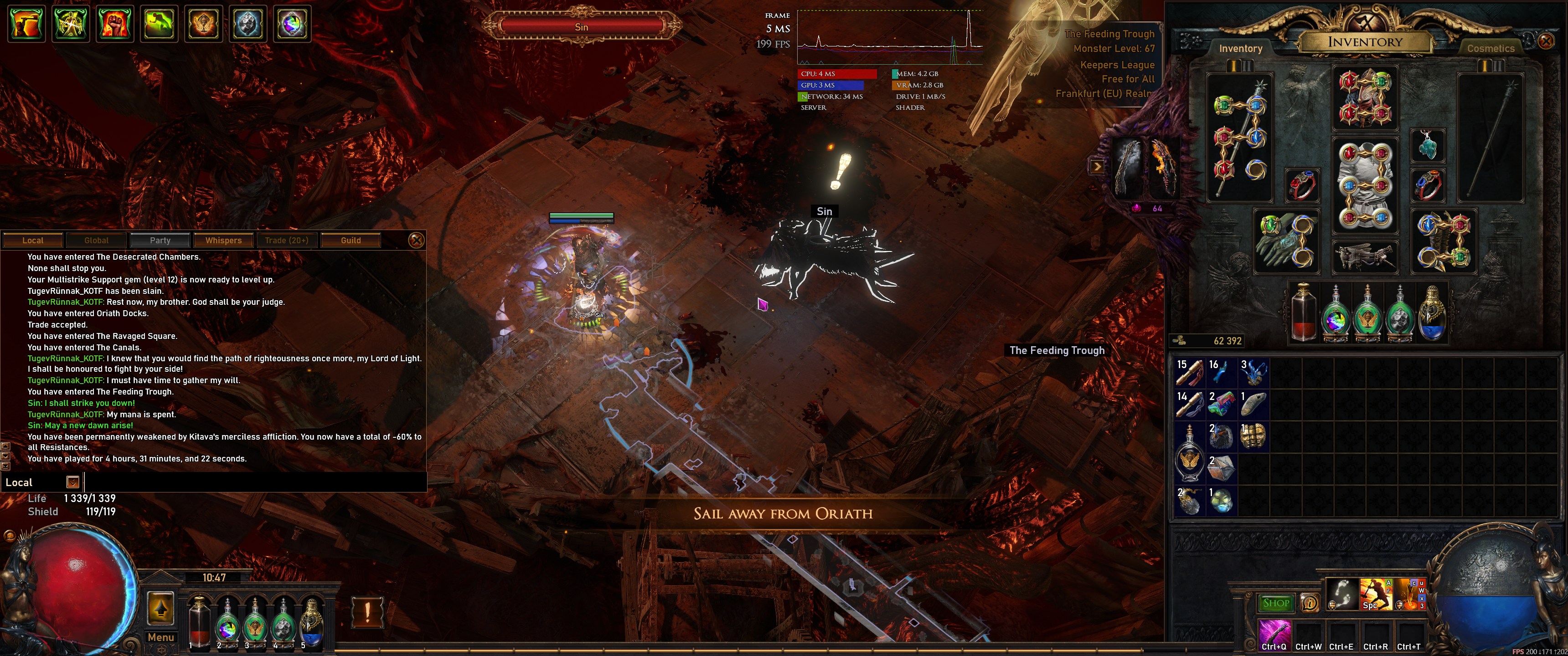Select the Trade chat tab
Viewport: 1568px width, 656px height.
287,241
